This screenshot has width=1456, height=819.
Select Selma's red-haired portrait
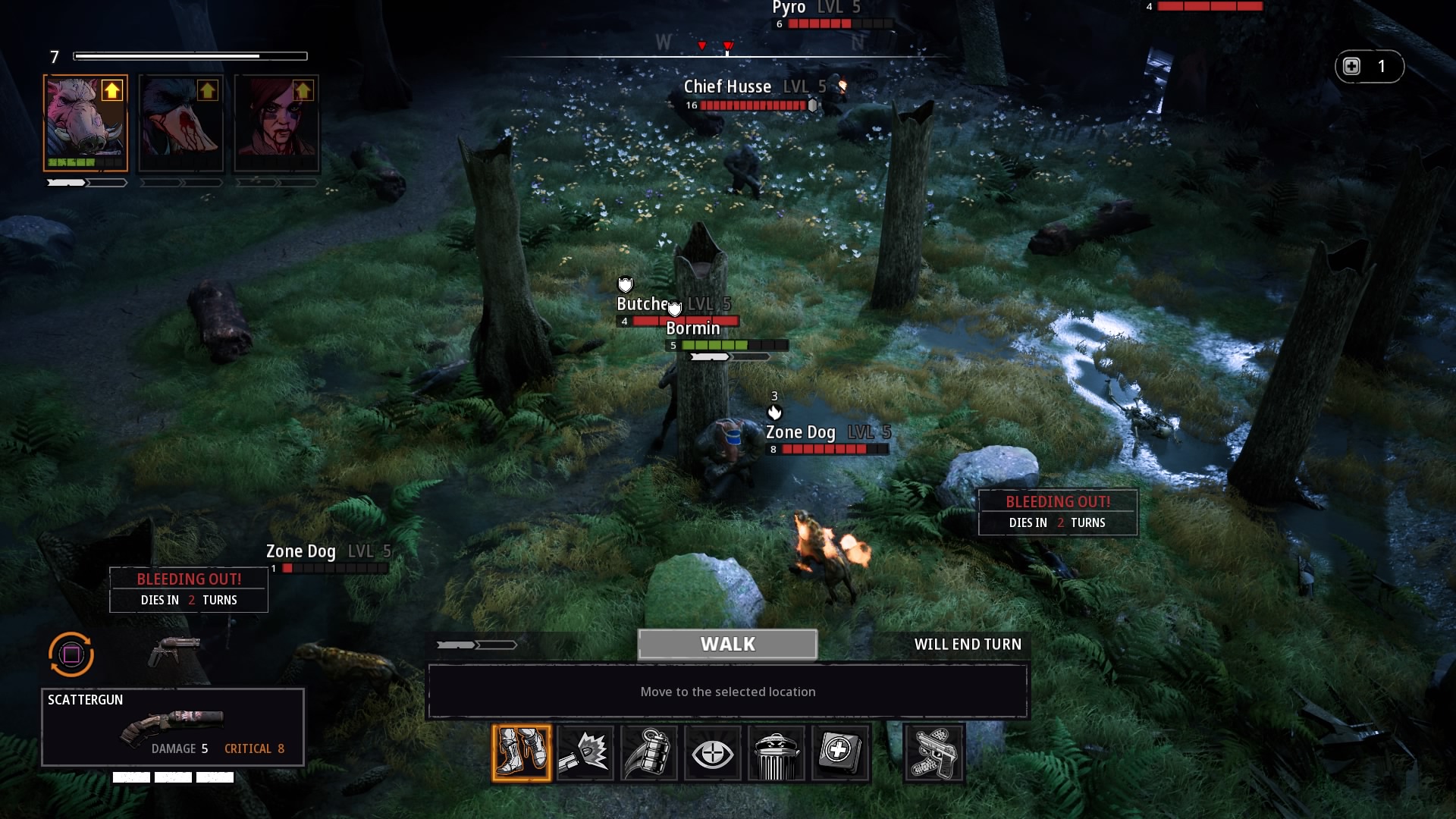[276, 123]
